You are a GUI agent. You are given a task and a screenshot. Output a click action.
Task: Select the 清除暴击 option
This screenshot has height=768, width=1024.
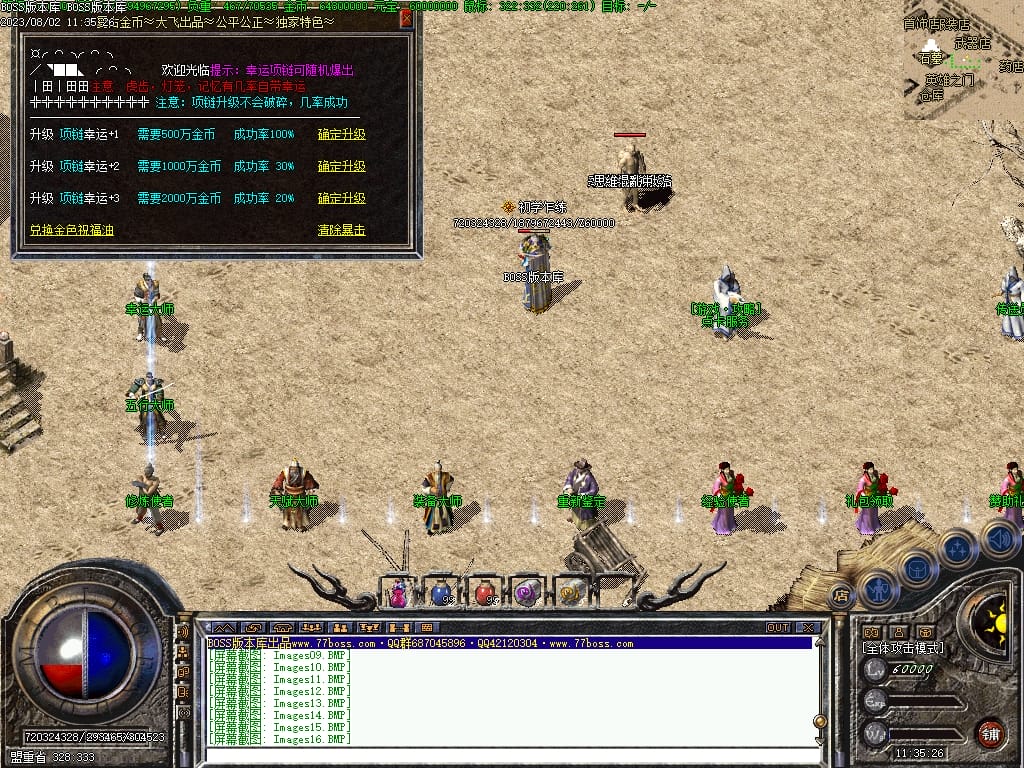[x=342, y=231]
